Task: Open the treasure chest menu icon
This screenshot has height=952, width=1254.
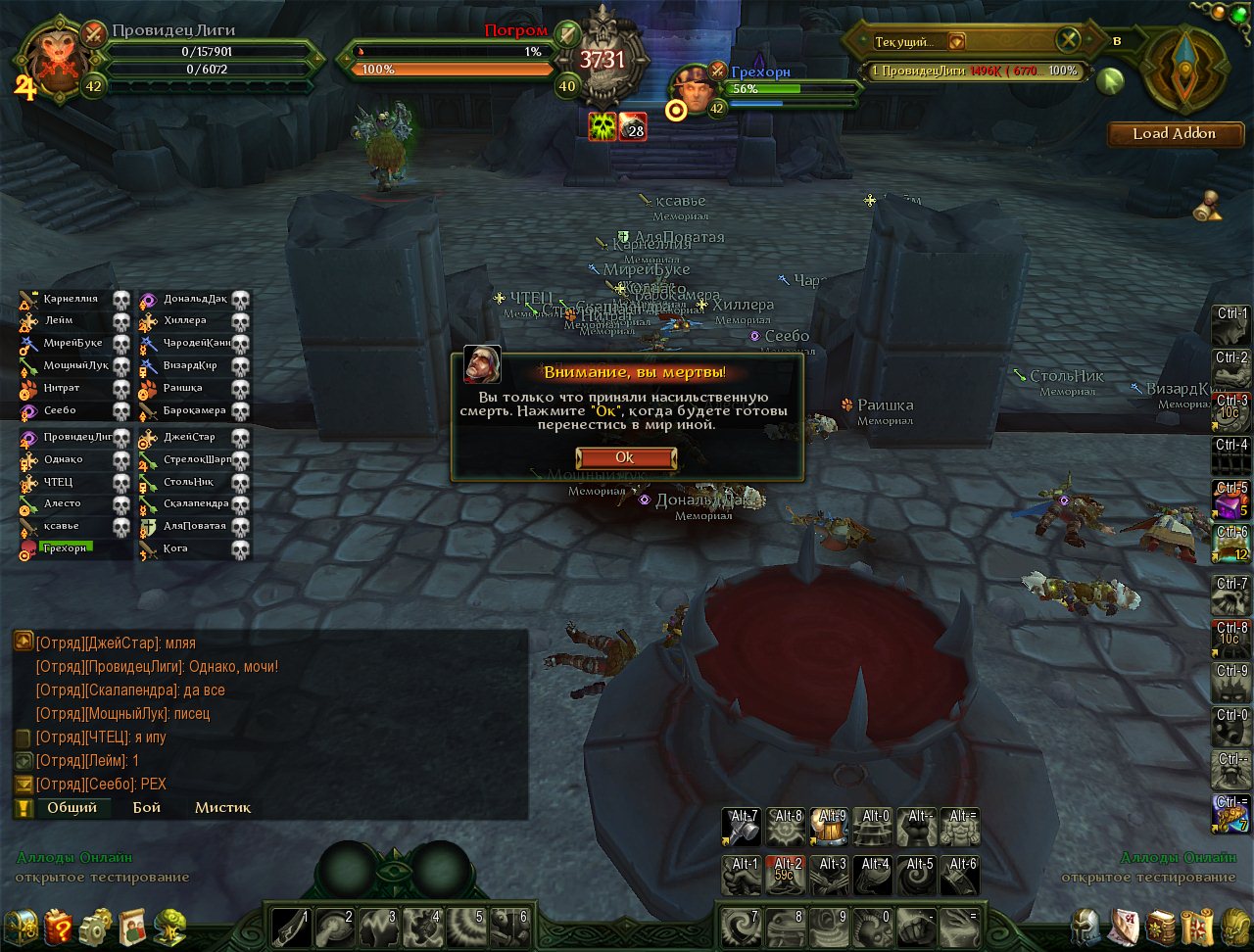Action: point(21,927)
